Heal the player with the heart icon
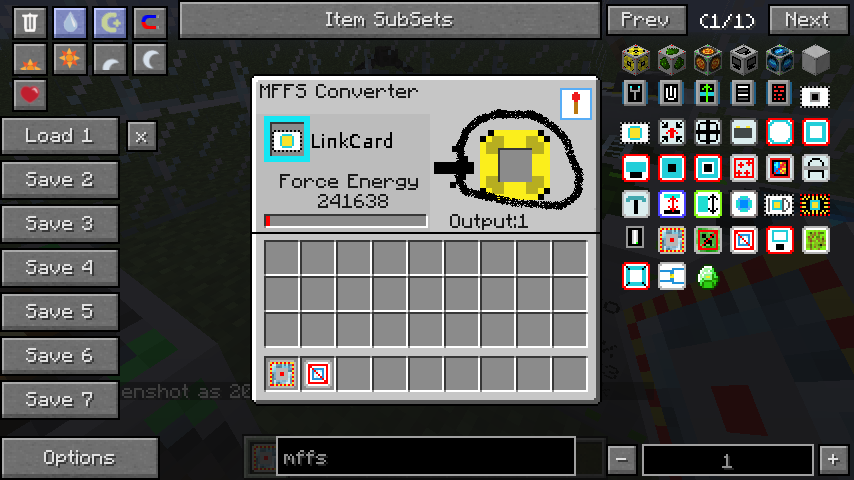The height and width of the screenshot is (480, 854). pos(30,95)
